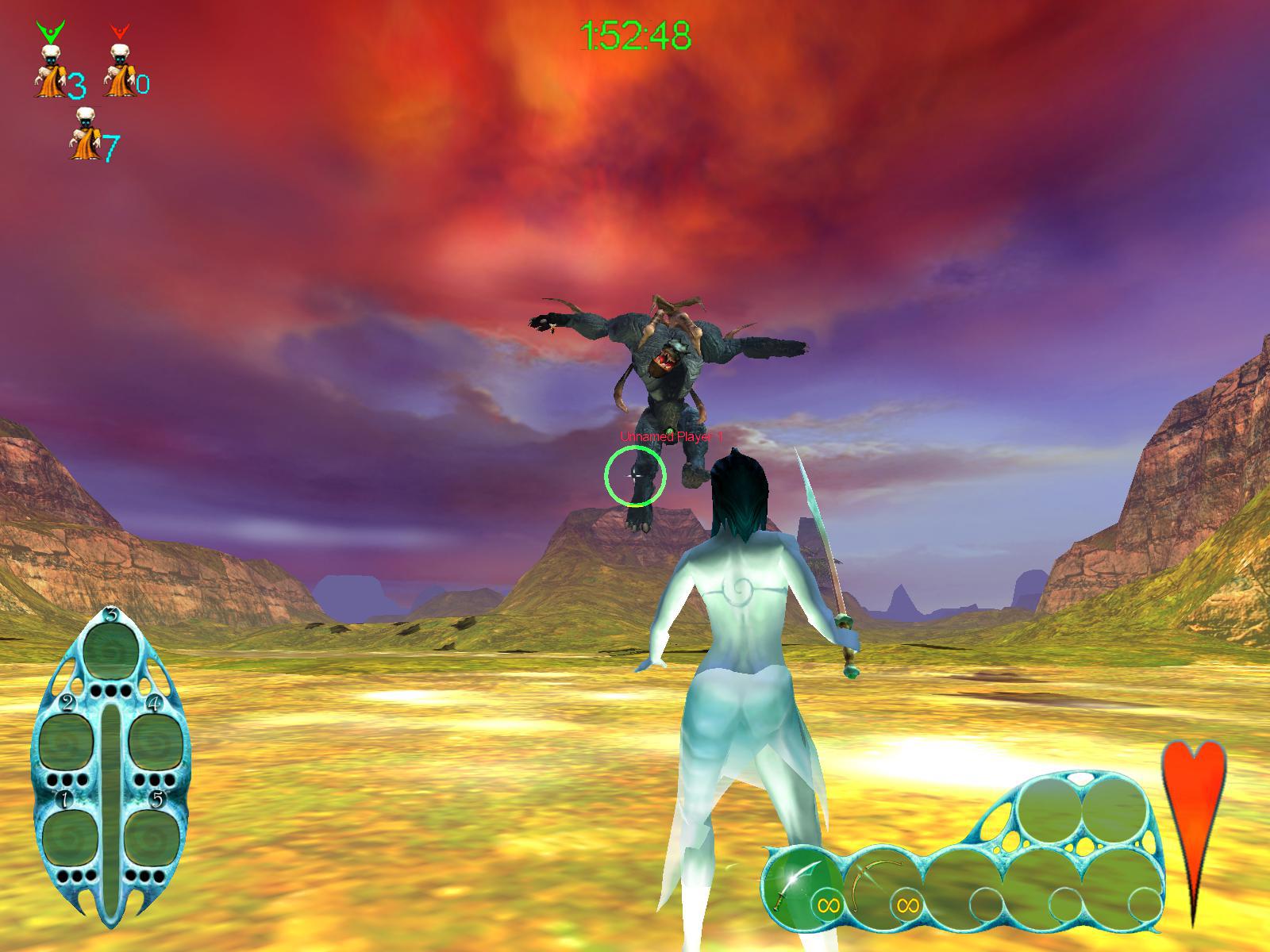The height and width of the screenshot is (952, 1270).
Task: Click spell slot 5 on the leaf panel
Action: click(151, 839)
